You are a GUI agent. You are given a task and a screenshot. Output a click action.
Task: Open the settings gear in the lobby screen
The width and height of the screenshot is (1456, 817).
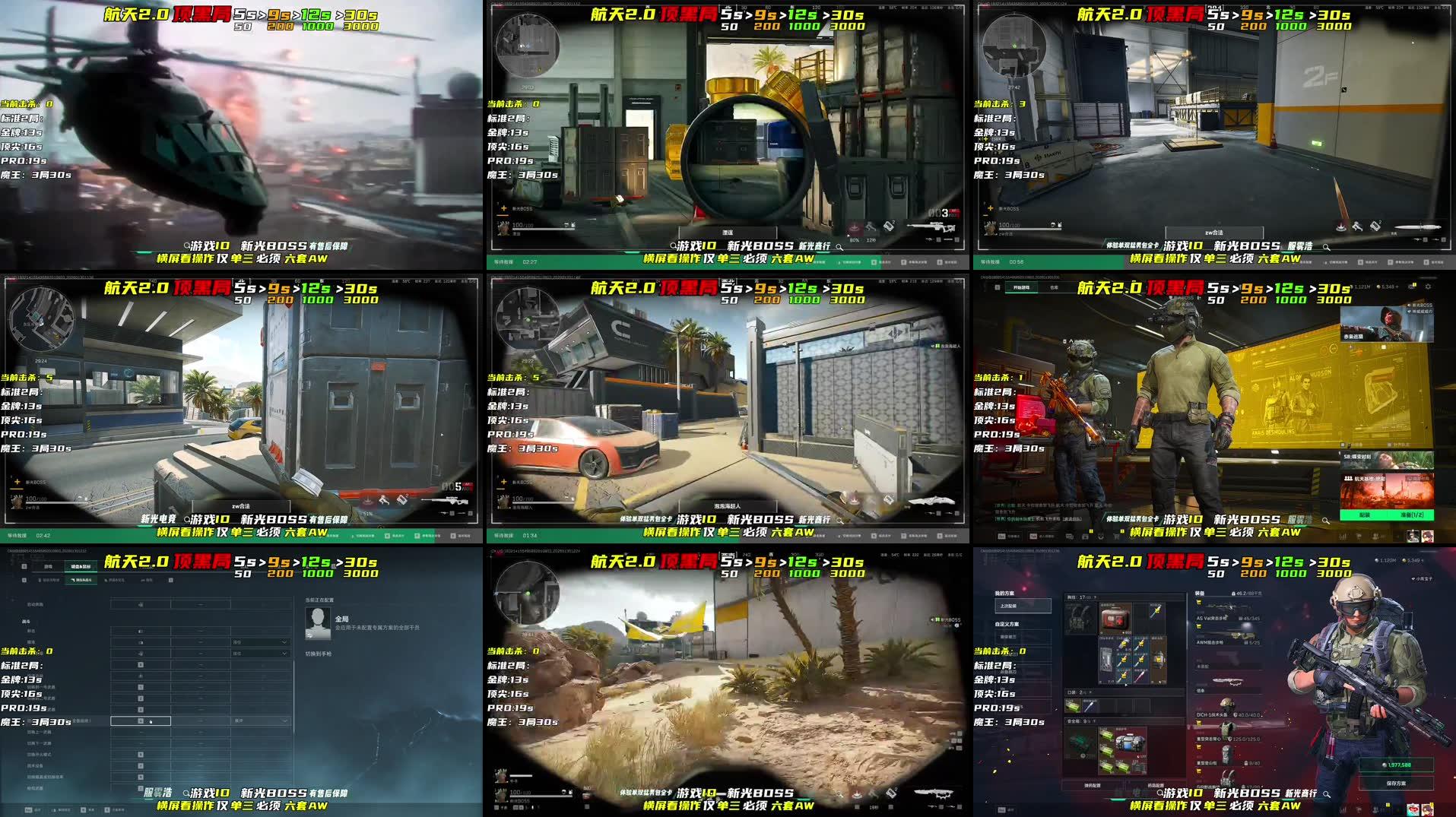1428,287
